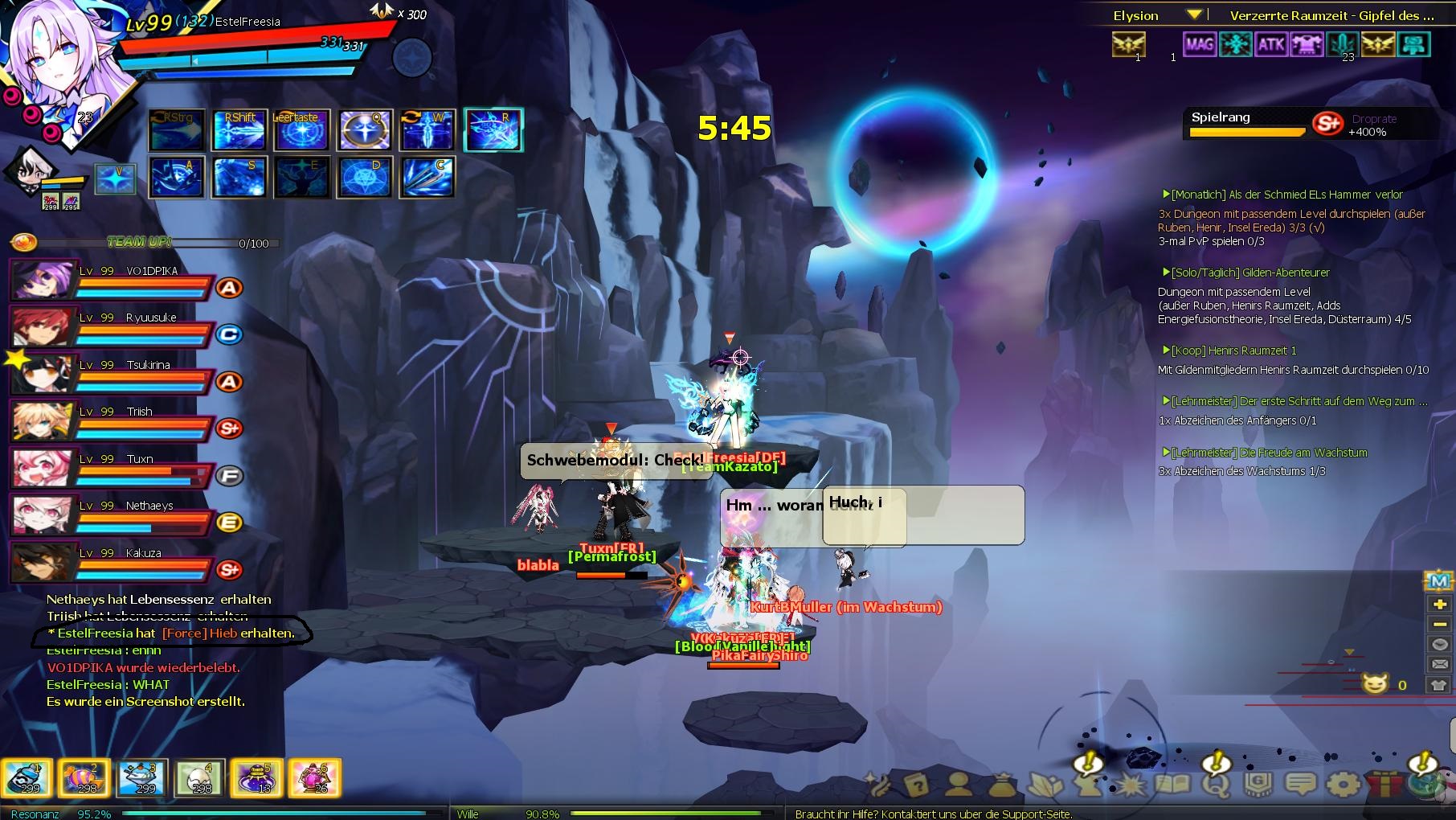Open the settings gear menu

pos(1344,783)
